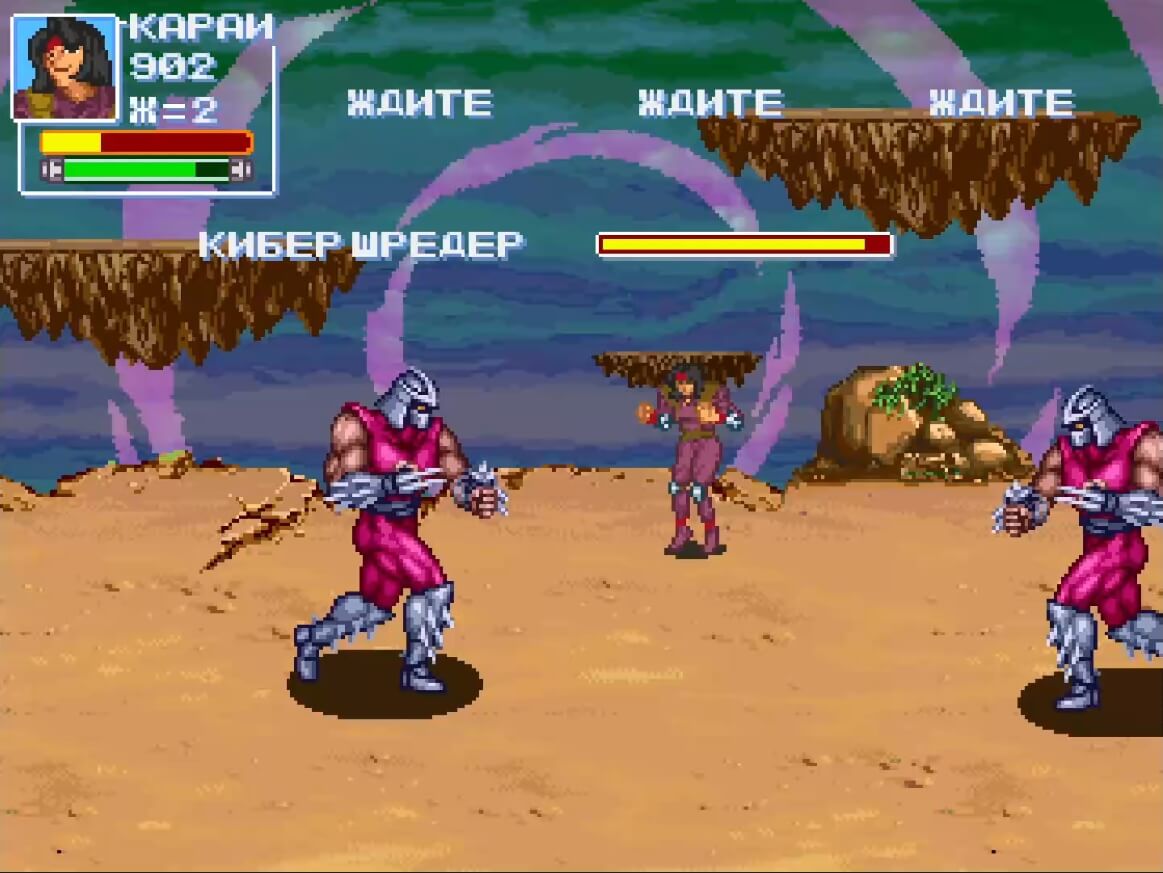Image resolution: width=1163 pixels, height=873 pixels.
Task: Click Karai's character portrait
Action: click(x=64, y=67)
